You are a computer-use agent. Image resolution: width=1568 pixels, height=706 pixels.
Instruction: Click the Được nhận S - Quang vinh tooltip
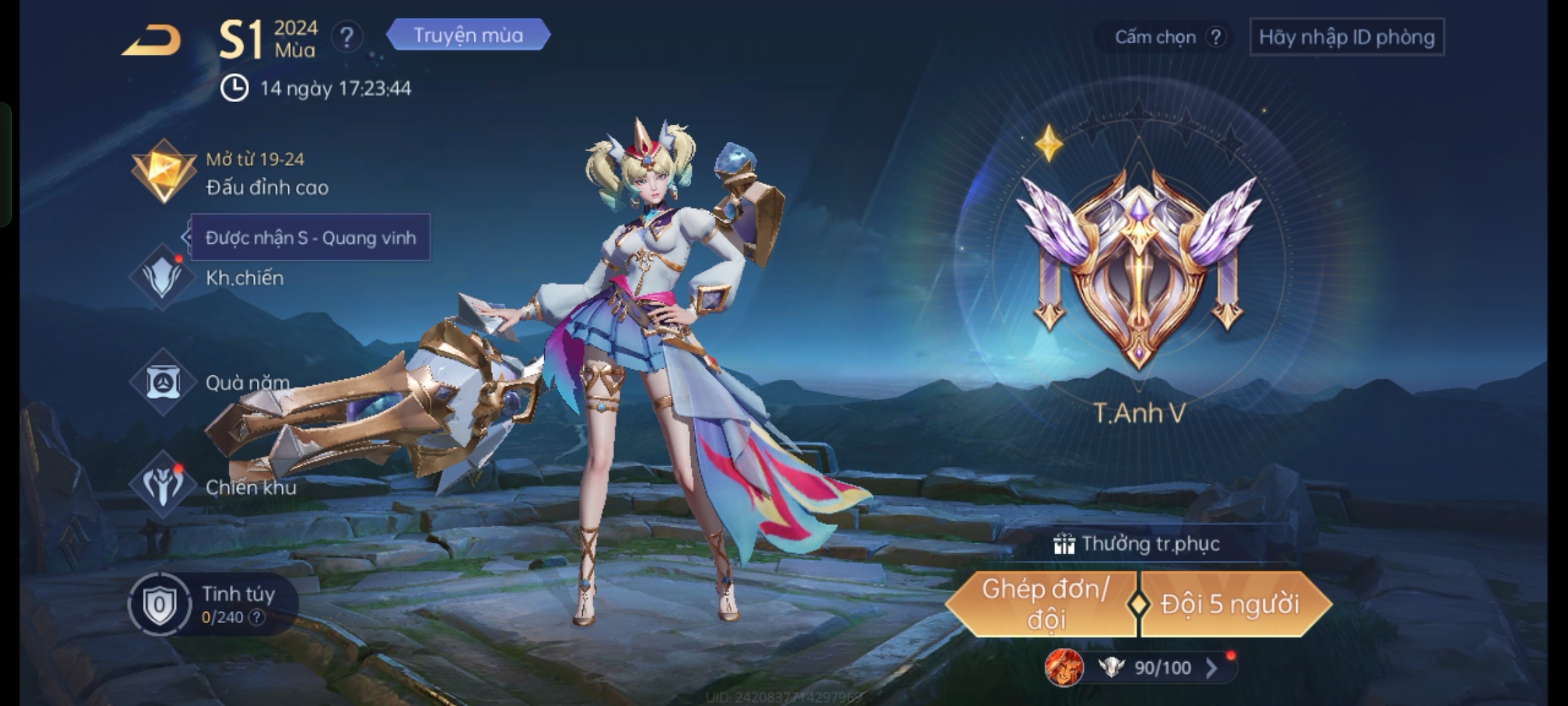310,238
